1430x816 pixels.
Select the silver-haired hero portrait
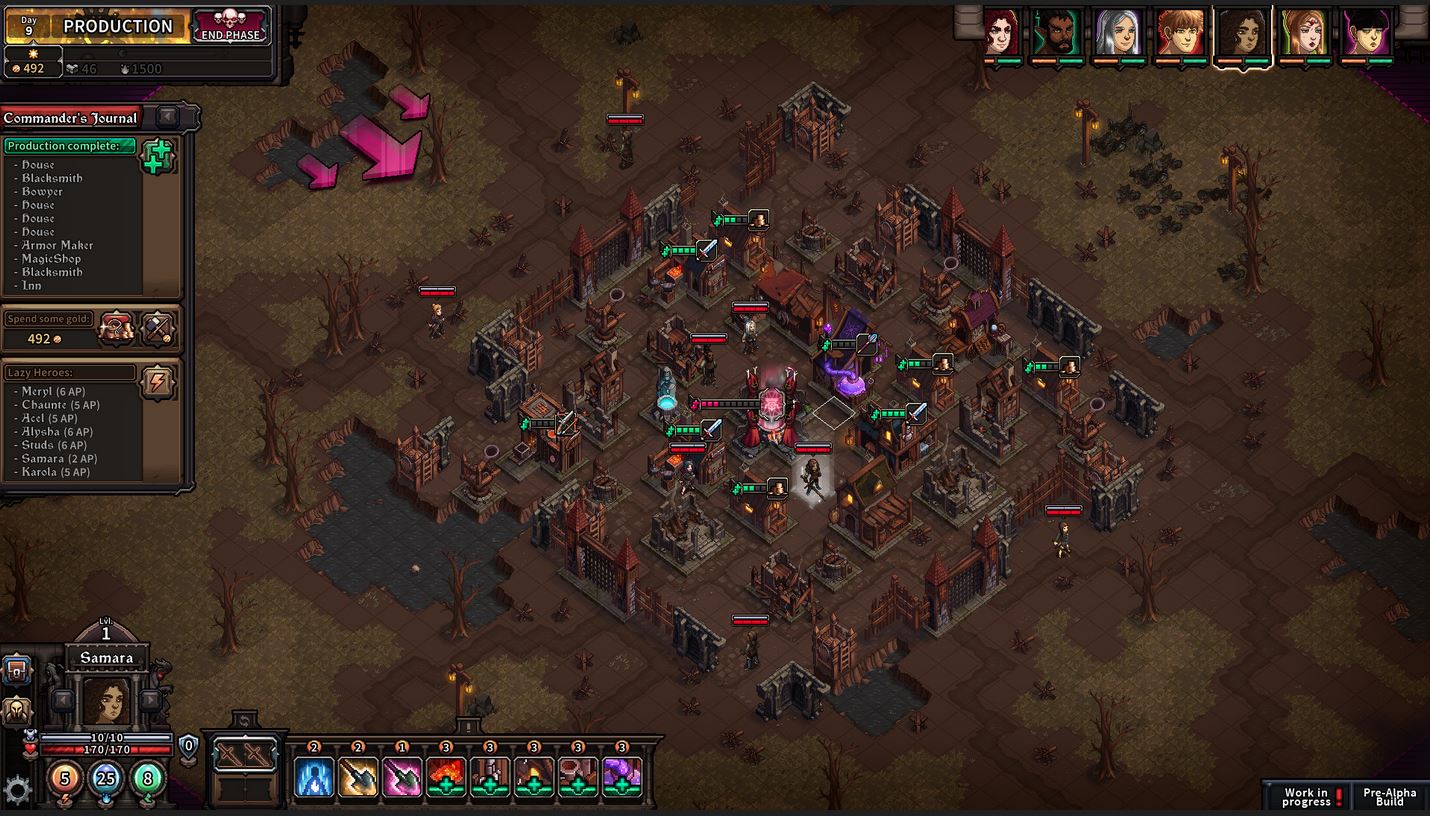[1118, 33]
